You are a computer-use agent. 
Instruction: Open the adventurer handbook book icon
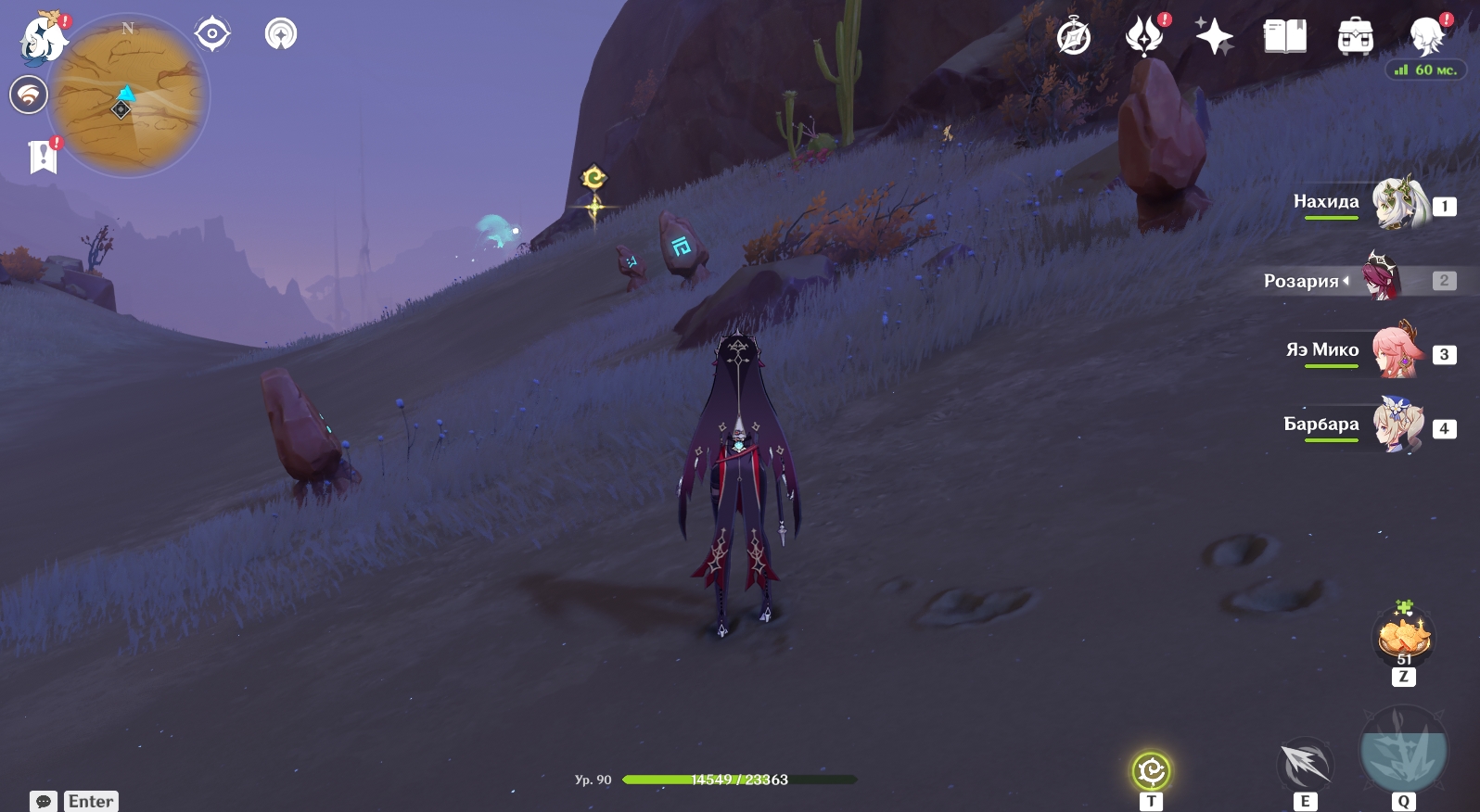(x=1284, y=37)
